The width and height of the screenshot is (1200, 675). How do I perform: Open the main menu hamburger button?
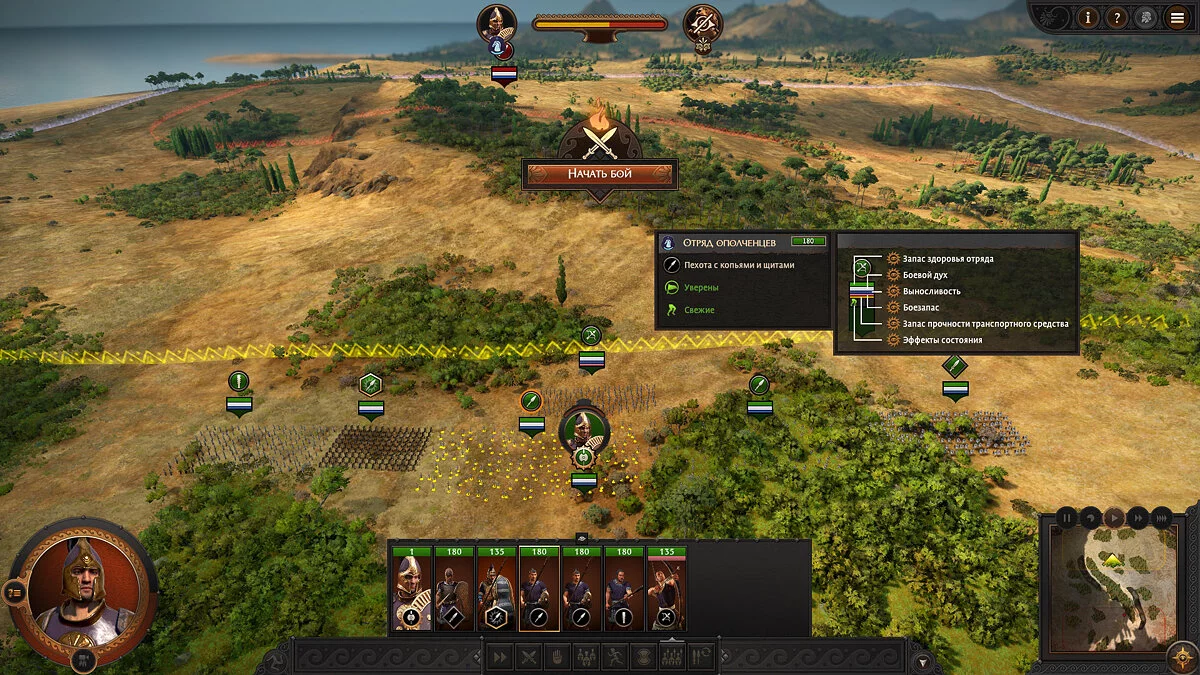pyautogui.click(x=1176, y=17)
